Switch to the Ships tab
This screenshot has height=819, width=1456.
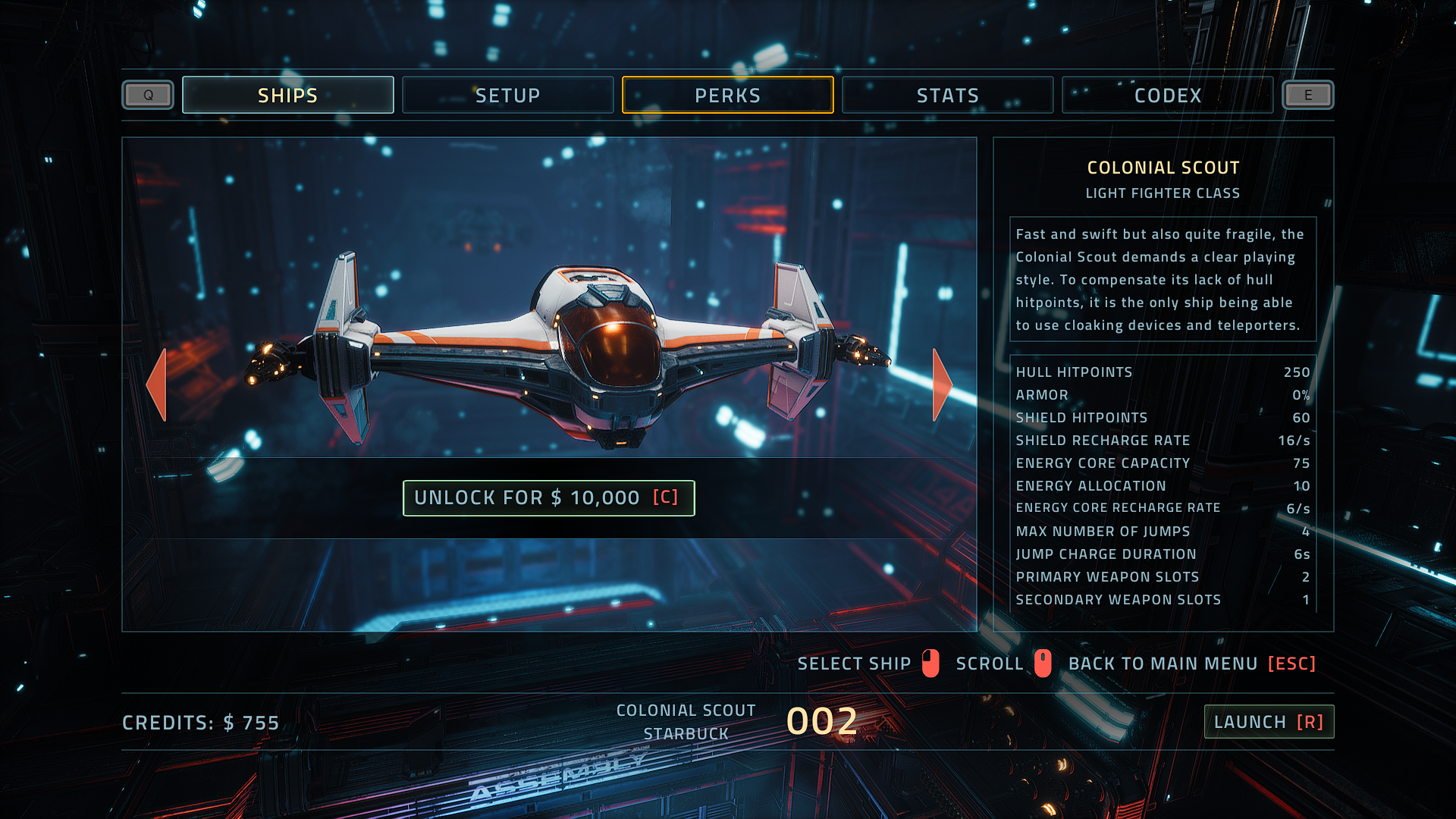click(287, 96)
